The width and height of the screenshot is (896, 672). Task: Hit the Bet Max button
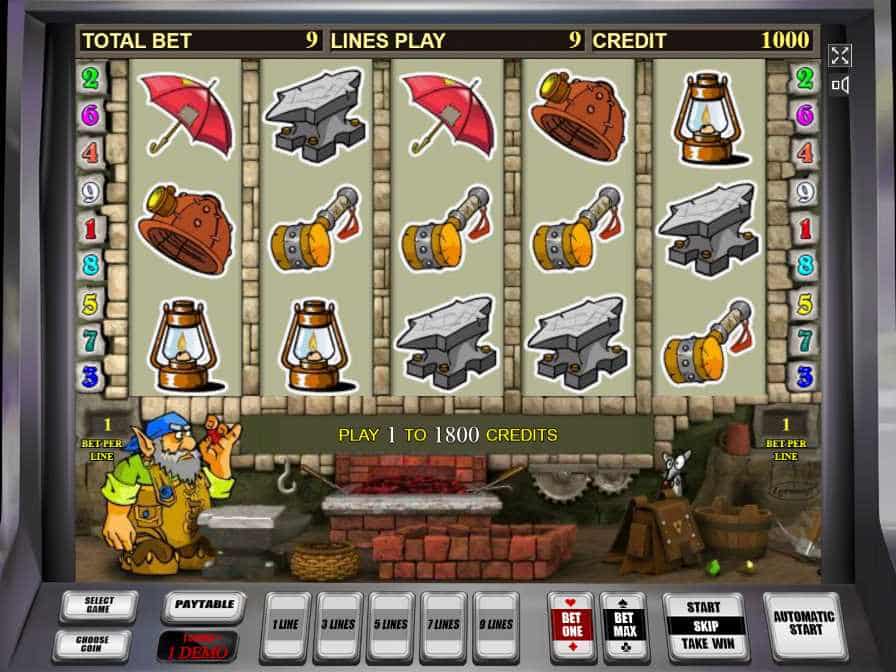click(624, 625)
